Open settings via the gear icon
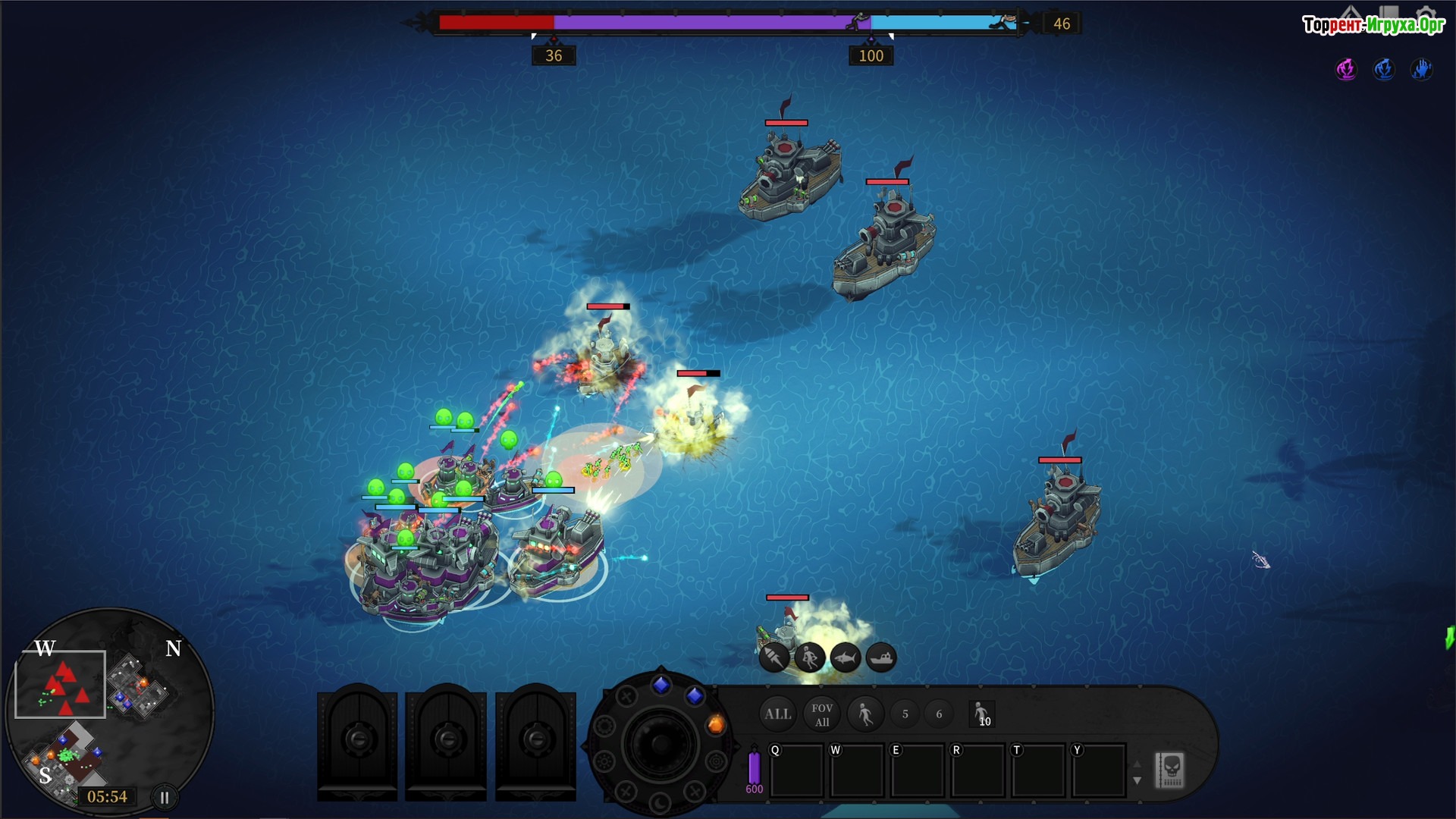Viewport: 1456px width, 819px height. coord(1426,14)
